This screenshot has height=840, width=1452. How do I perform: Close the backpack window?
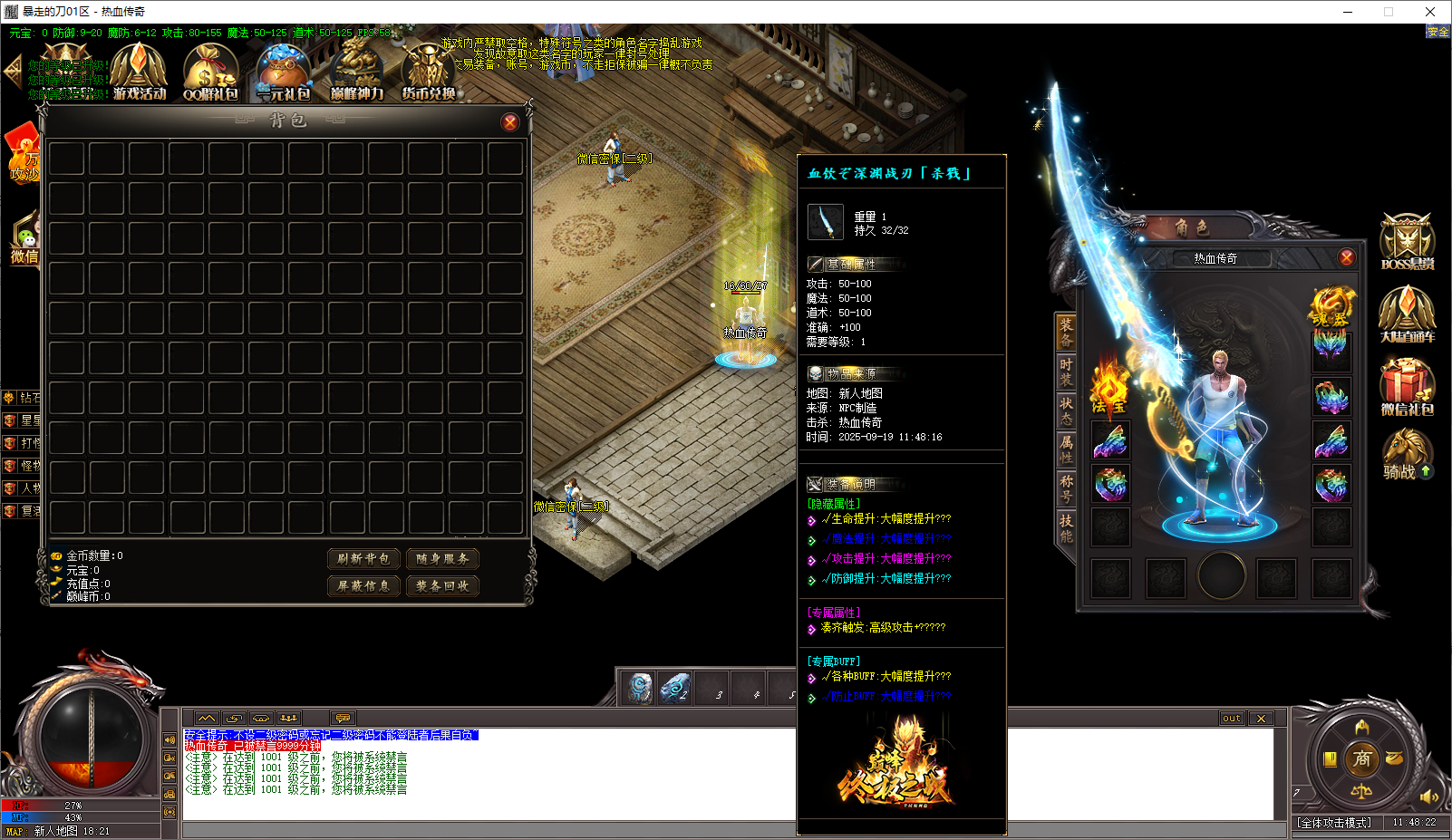click(x=510, y=122)
